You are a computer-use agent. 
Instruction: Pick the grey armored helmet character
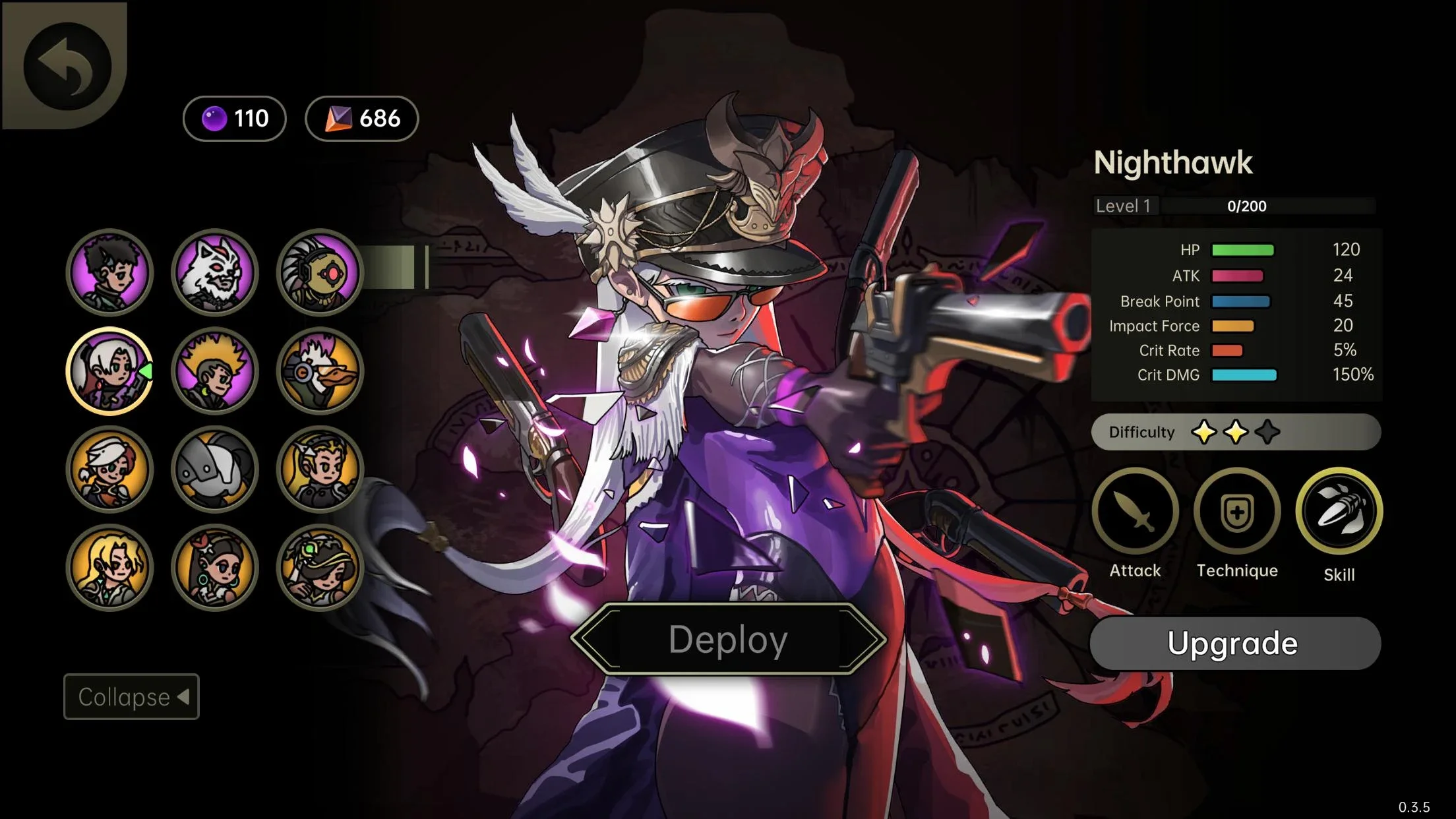[215, 469]
